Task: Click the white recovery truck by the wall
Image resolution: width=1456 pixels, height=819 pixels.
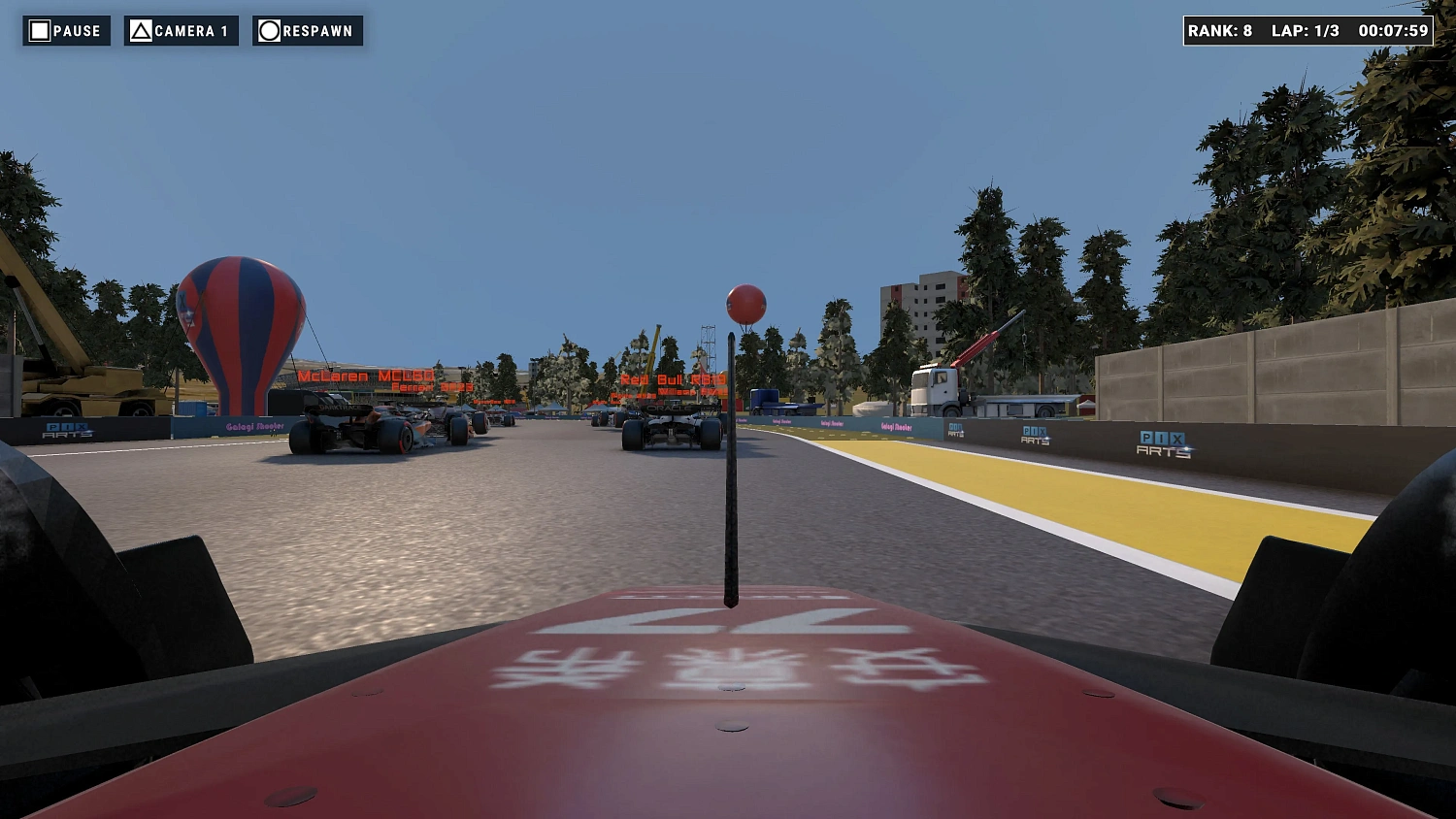Action: 939,388
